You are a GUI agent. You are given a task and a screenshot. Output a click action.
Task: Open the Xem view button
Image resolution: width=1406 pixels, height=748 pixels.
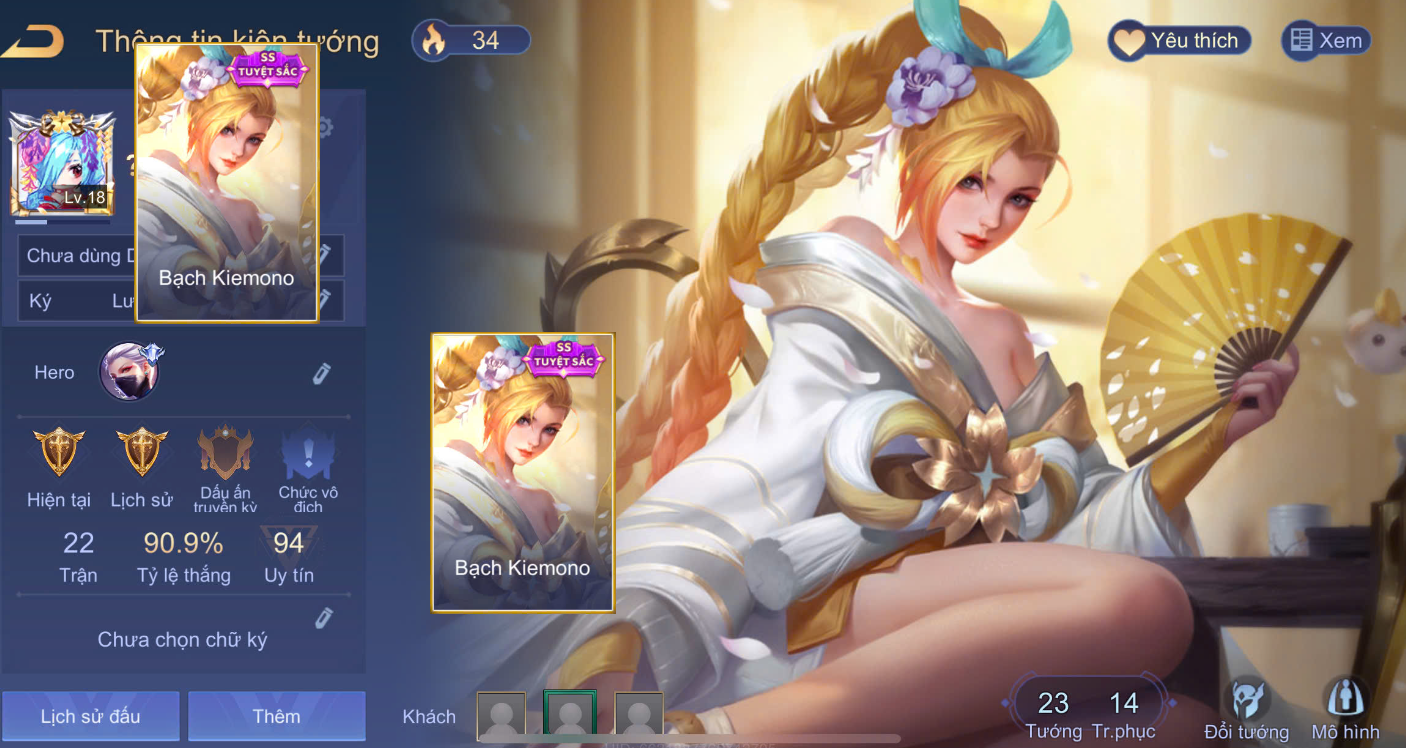[1326, 41]
